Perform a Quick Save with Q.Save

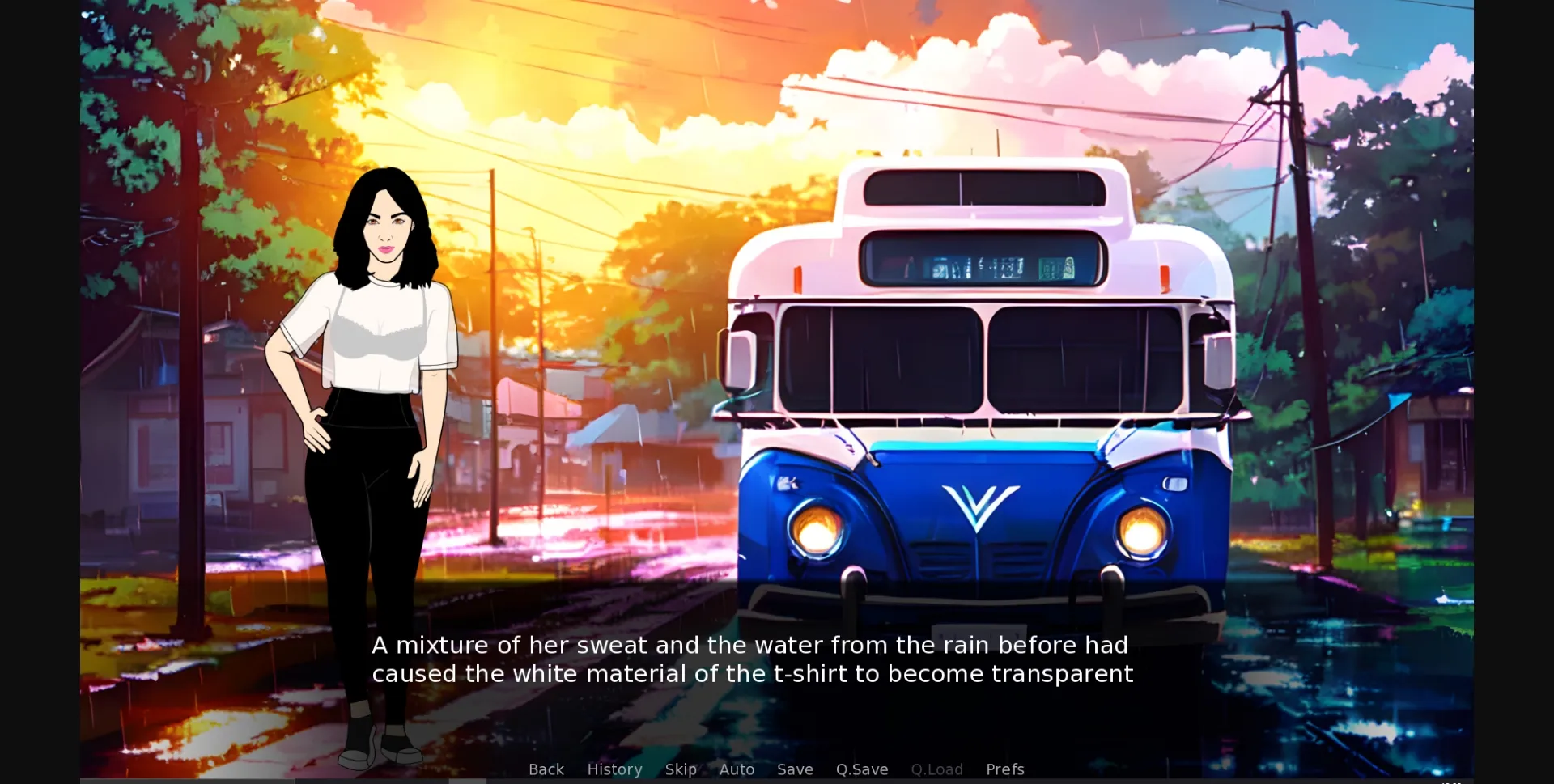point(861,769)
